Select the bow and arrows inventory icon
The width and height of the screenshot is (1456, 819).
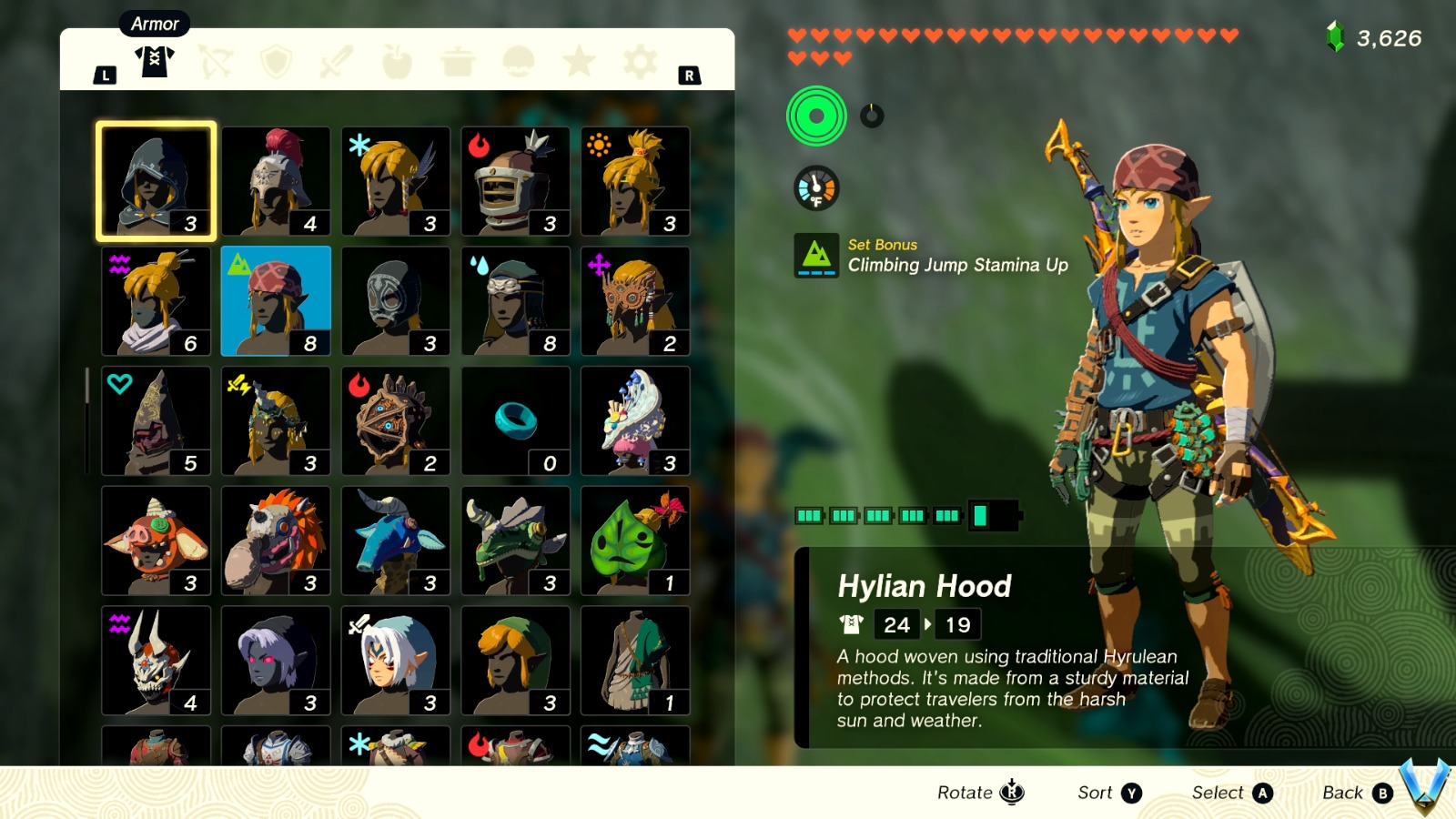tap(215, 60)
